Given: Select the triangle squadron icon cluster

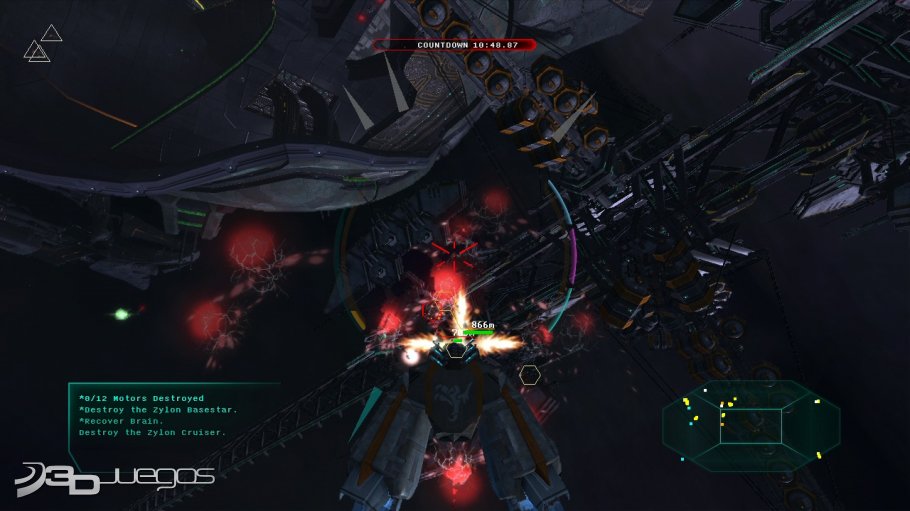Looking at the screenshot, I should click(42, 44).
